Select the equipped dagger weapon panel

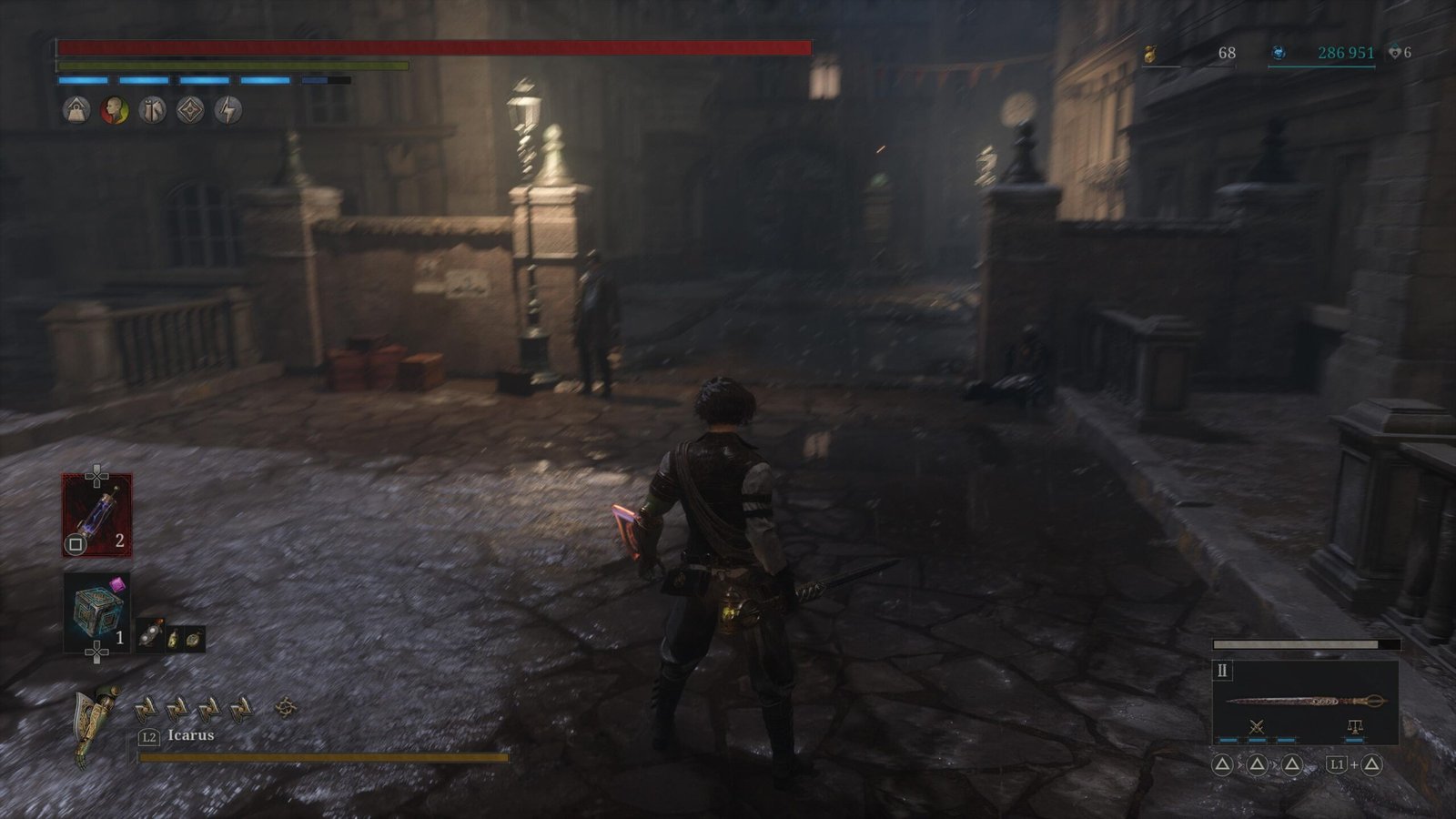point(1305,701)
